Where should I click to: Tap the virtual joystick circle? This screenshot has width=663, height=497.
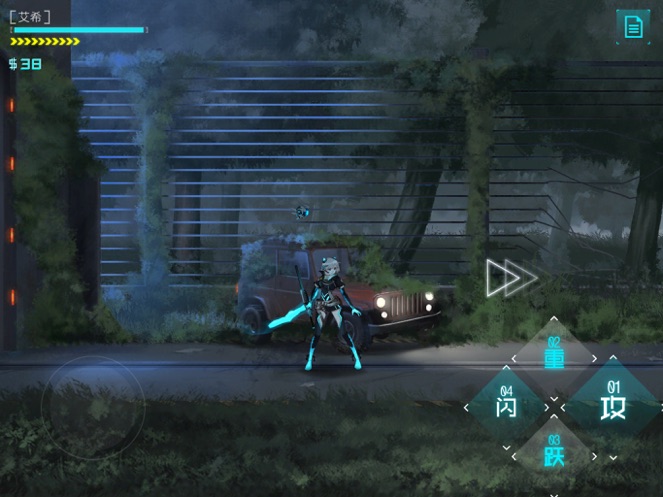coord(91,403)
